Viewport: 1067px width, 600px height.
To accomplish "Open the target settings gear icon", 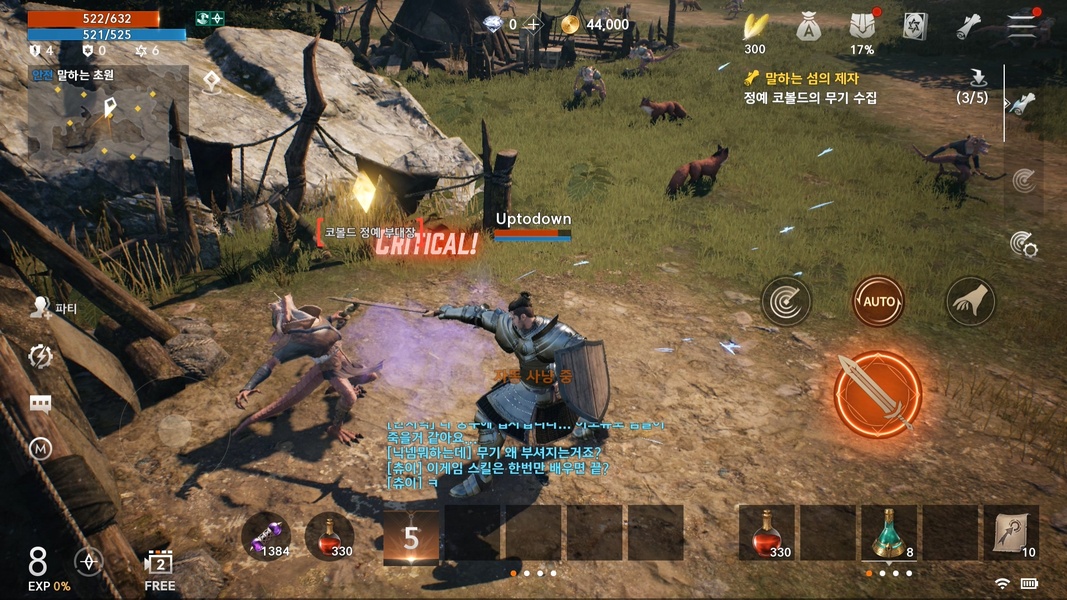I will 1023,243.
